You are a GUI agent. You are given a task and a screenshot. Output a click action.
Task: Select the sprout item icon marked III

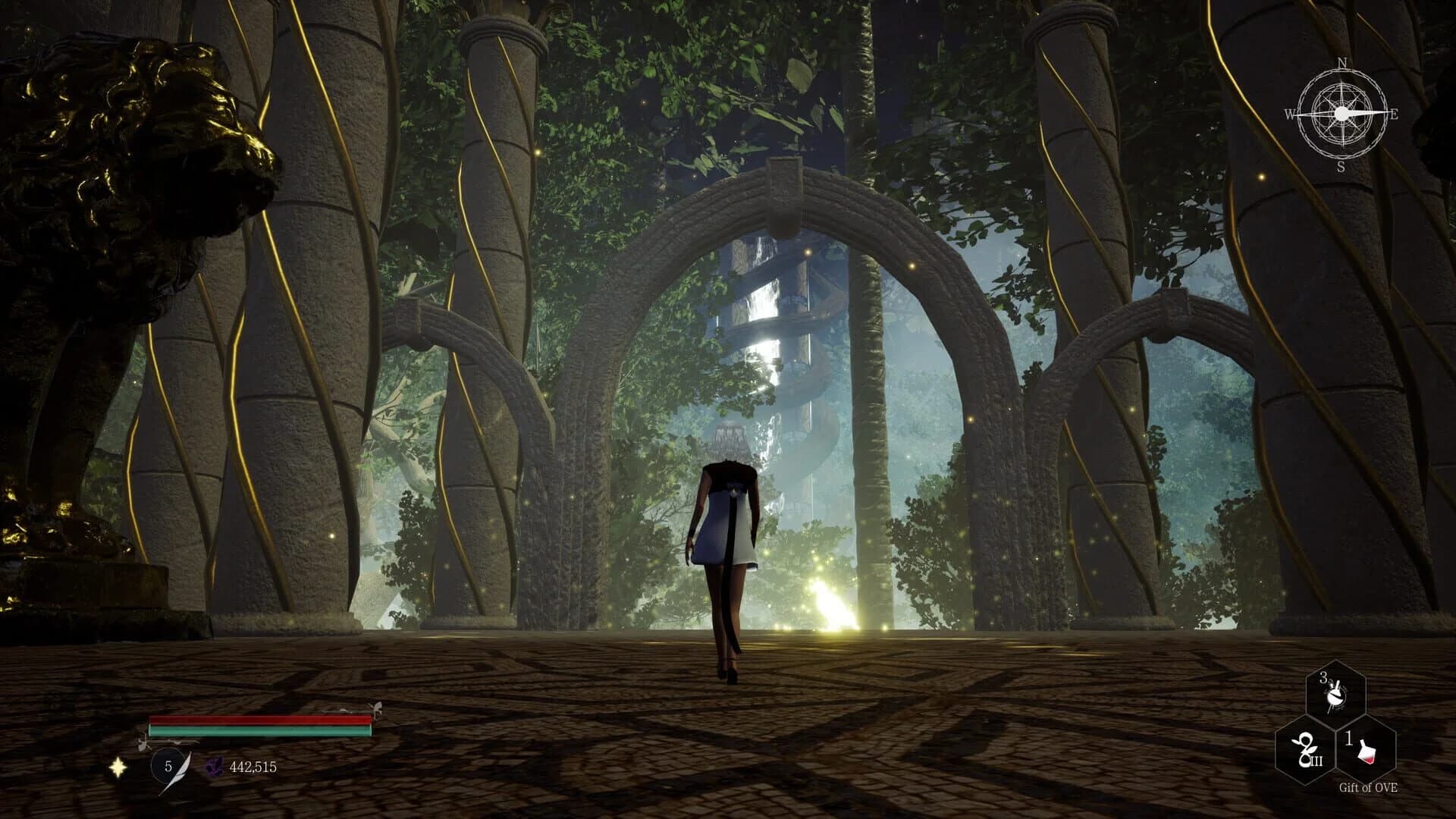click(1306, 751)
